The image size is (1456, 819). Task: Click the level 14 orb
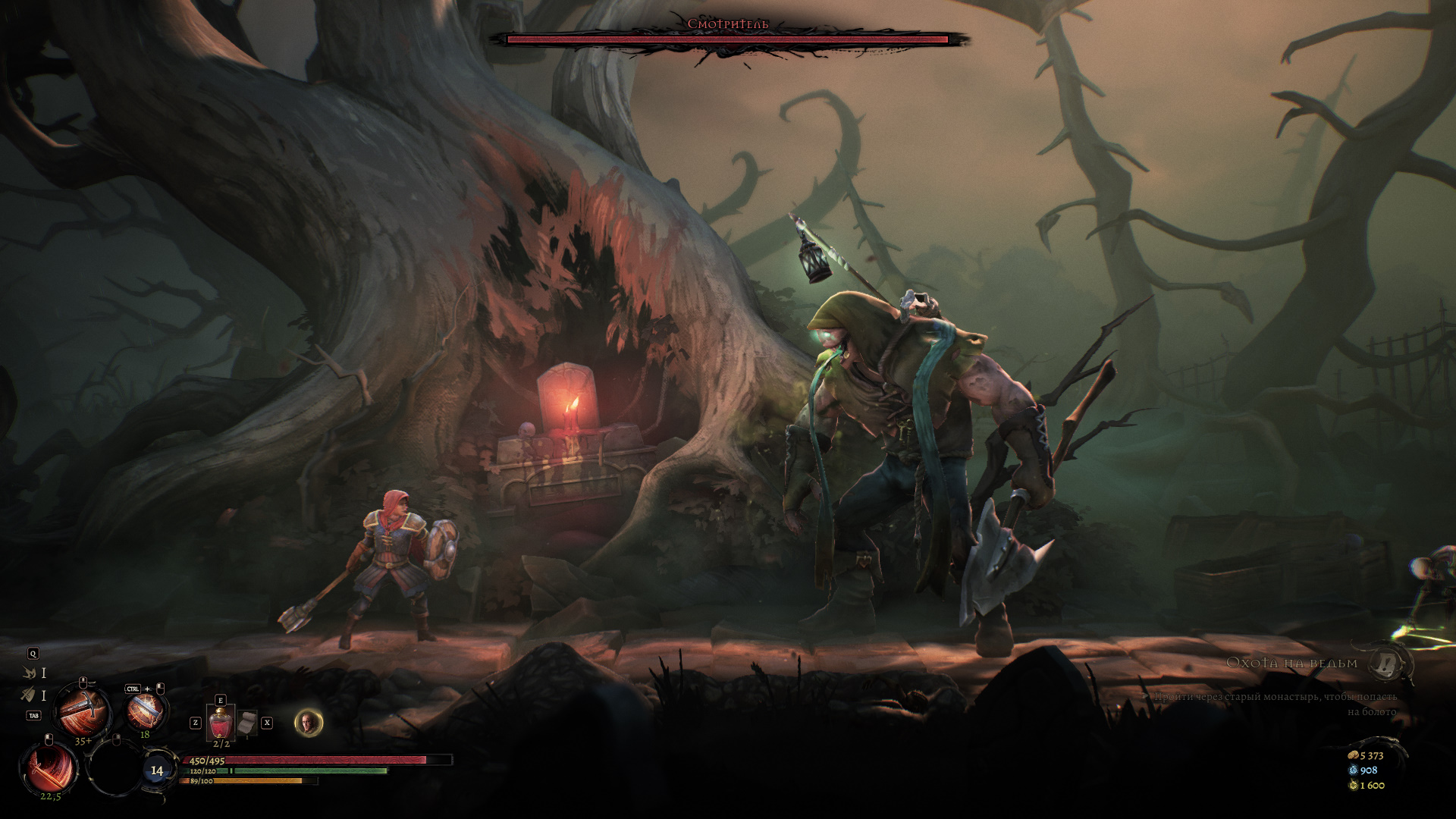coord(157,770)
